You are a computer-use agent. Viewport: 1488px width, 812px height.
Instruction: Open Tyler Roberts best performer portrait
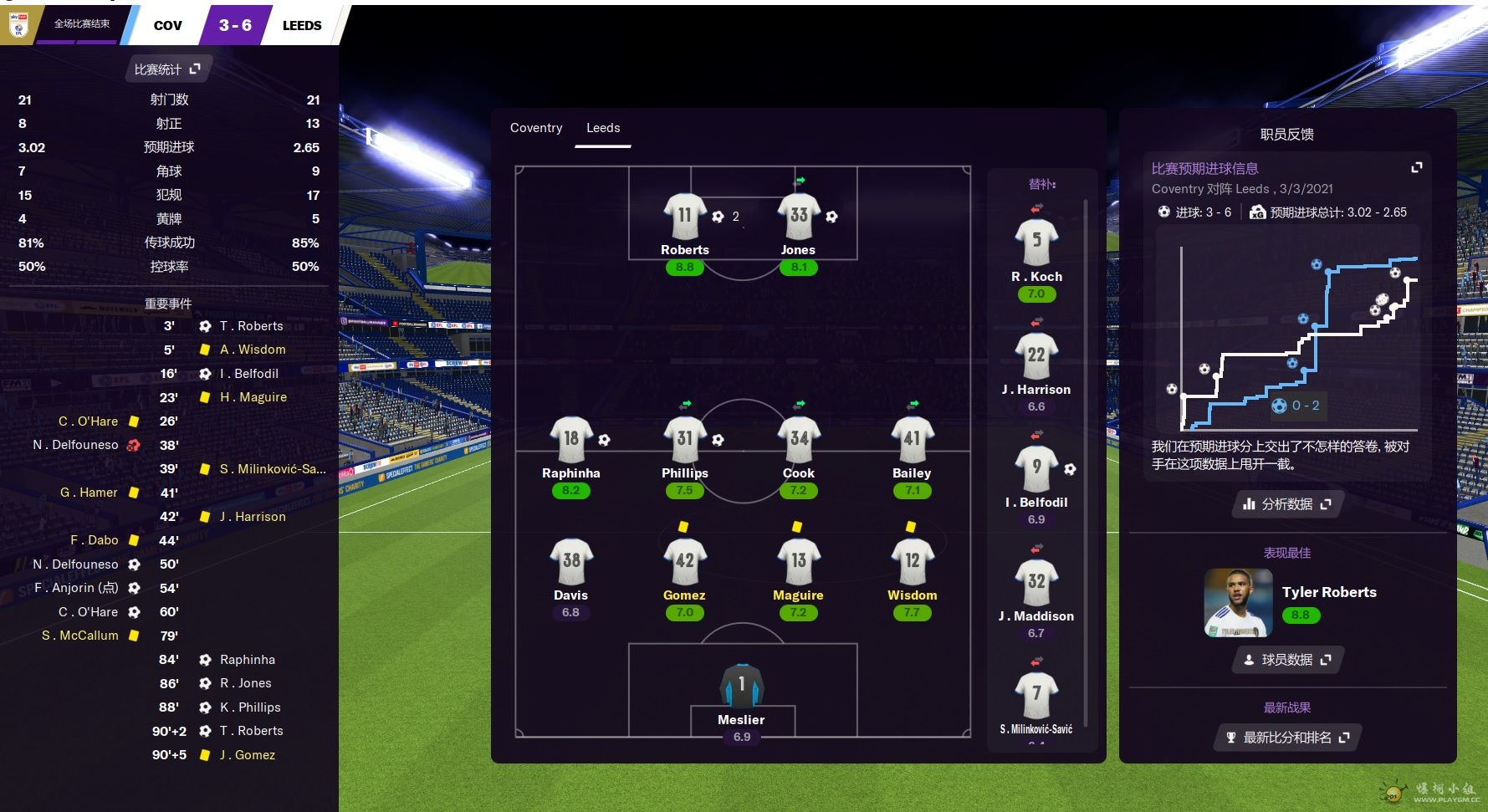coord(1238,603)
